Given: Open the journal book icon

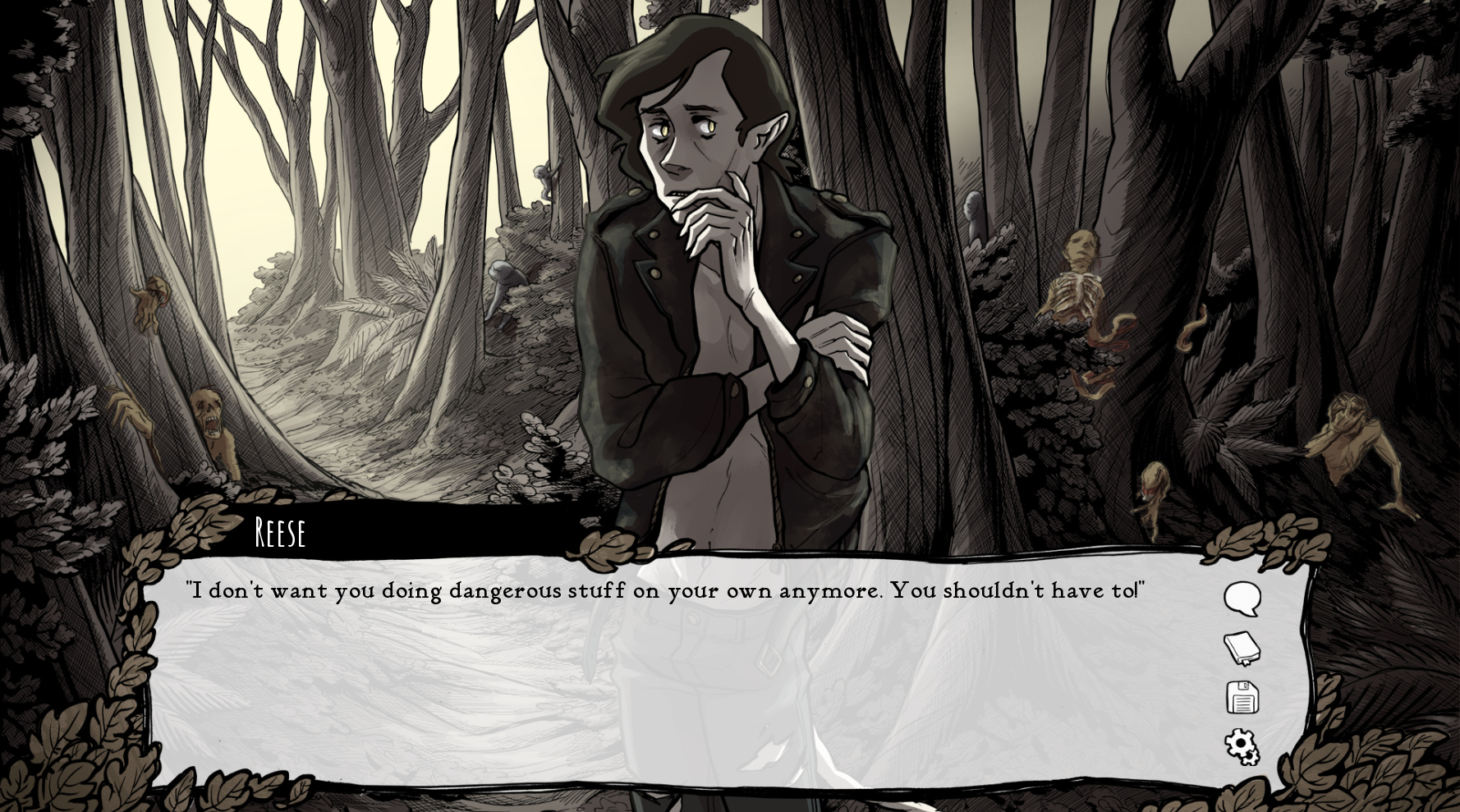Looking at the screenshot, I should point(1242,648).
